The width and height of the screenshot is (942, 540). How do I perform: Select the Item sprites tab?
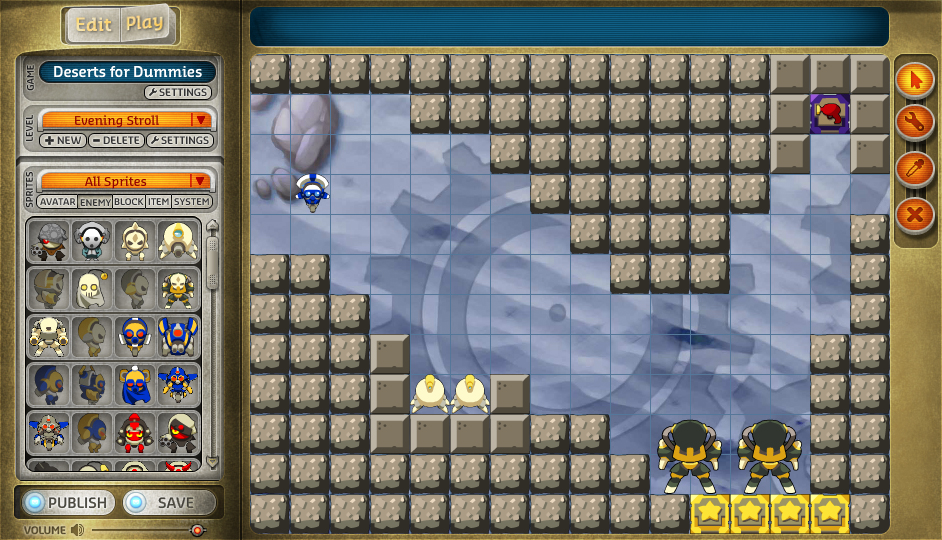pos(158,202)
